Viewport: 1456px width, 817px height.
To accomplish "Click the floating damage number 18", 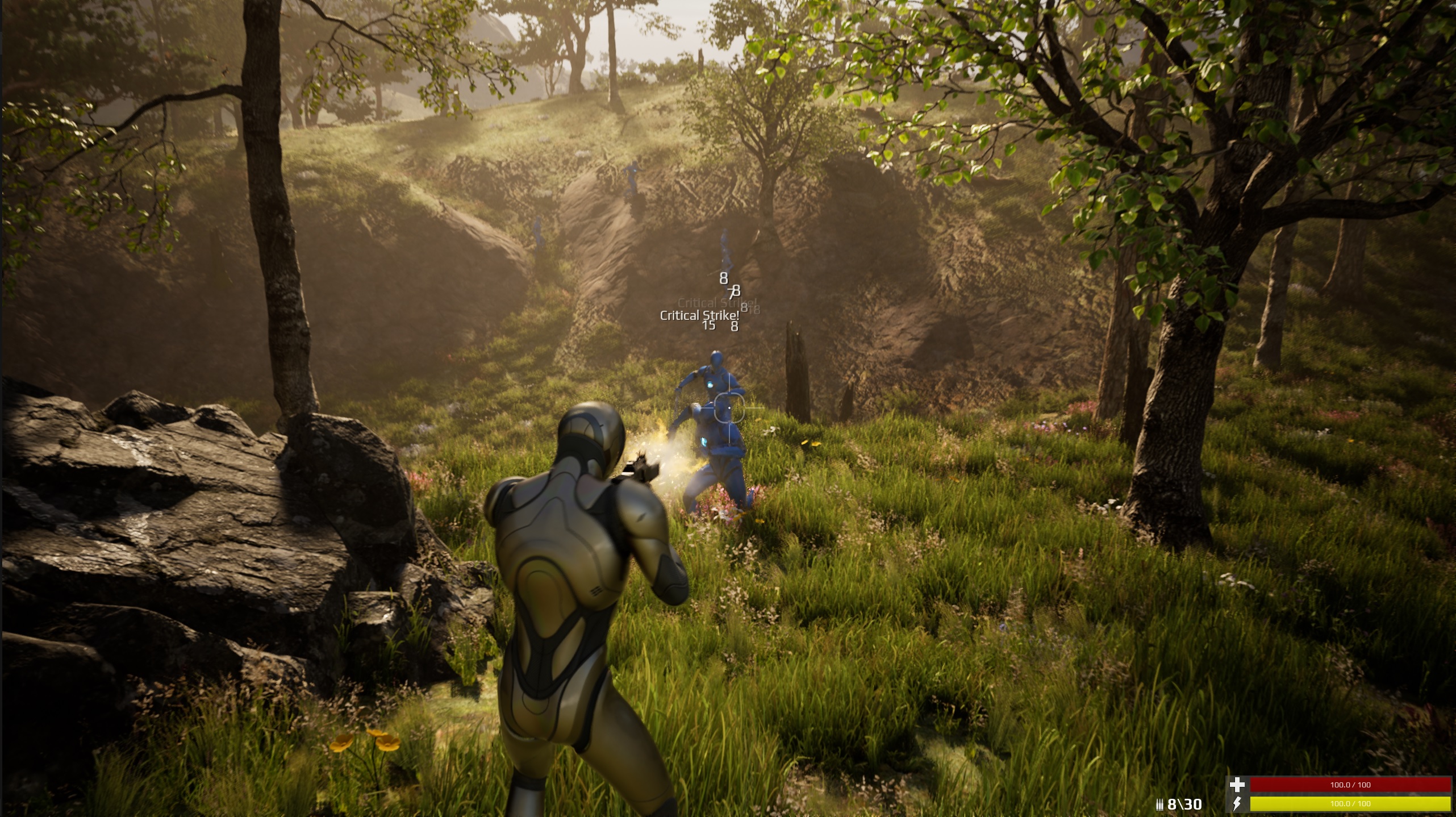I will pyautogui.click(x=754, y=311).
